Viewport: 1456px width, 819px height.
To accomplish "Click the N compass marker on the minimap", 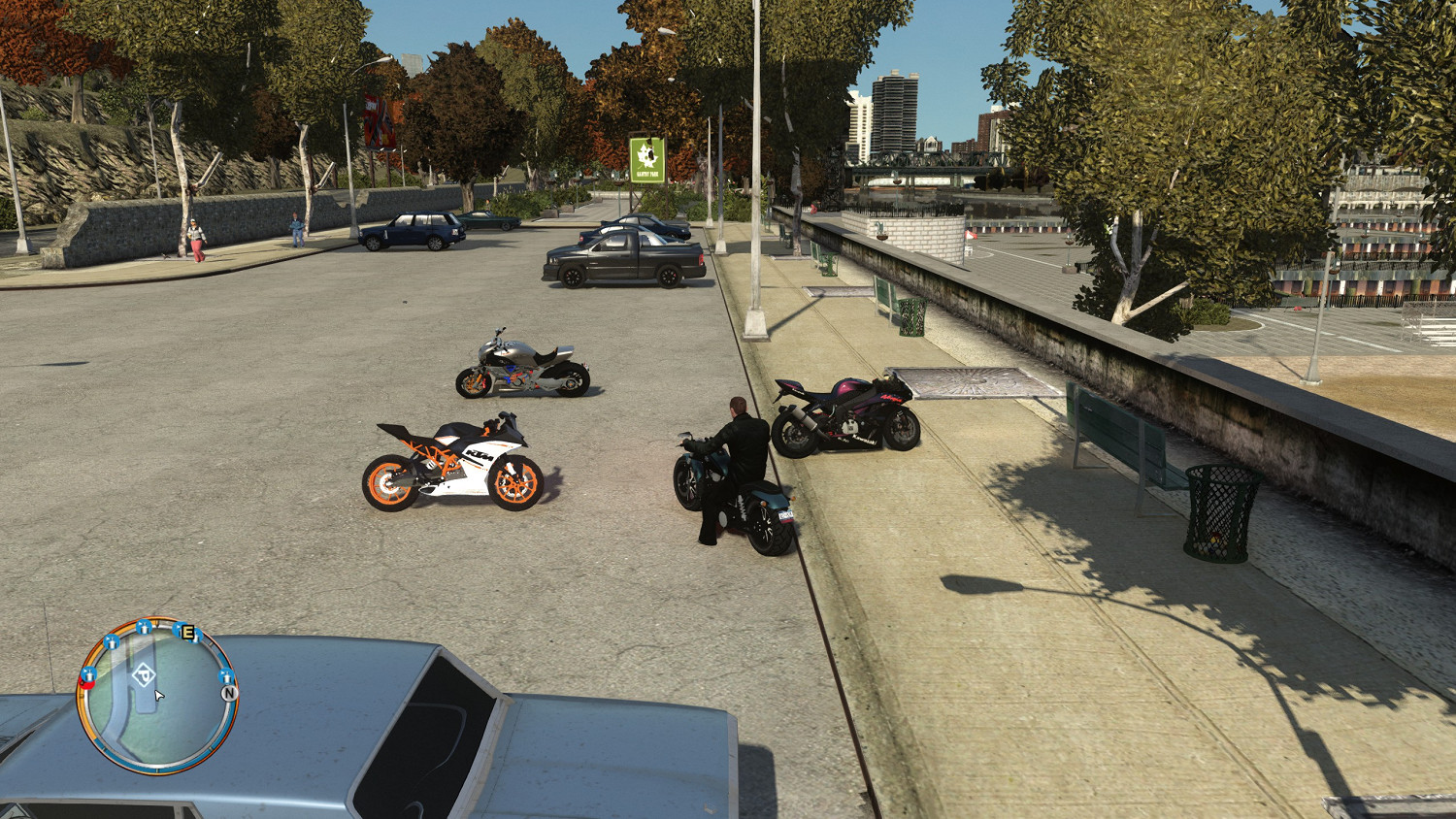I will pos(229,694).
